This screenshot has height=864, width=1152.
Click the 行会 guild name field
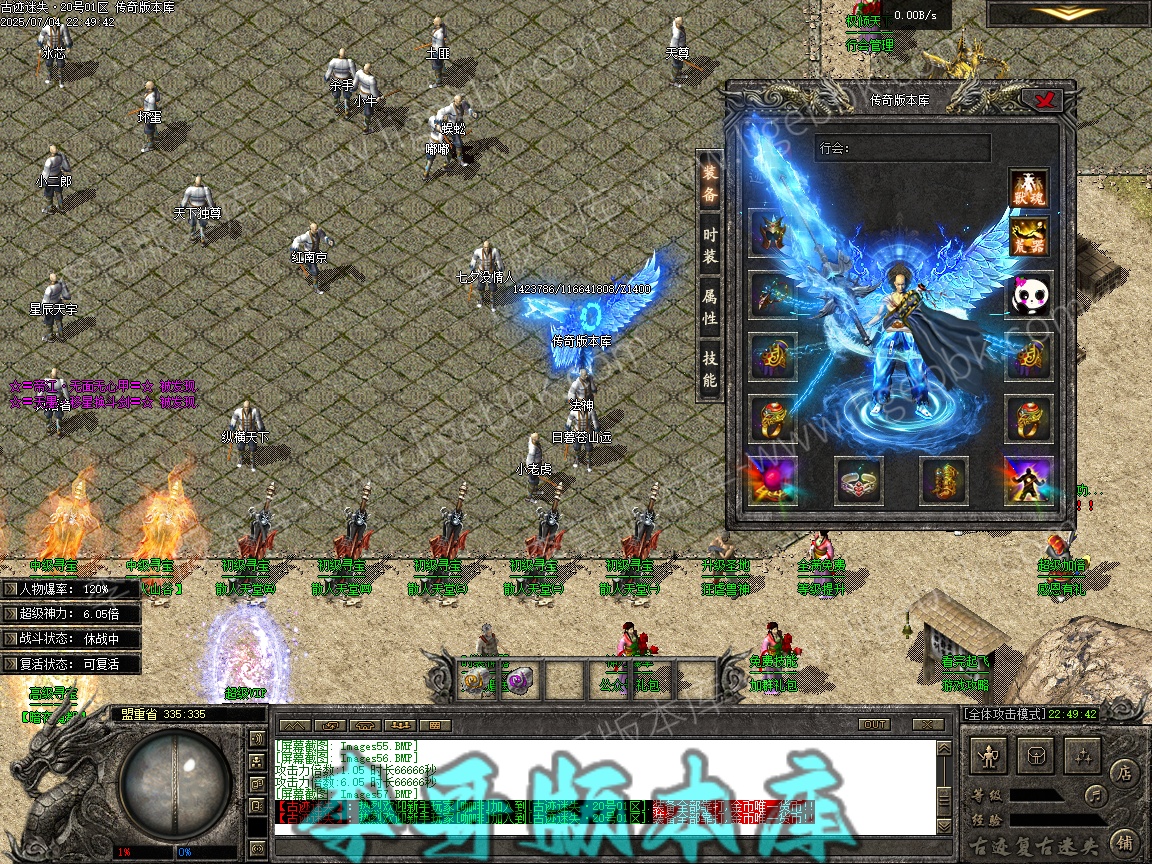pos(902,148)
